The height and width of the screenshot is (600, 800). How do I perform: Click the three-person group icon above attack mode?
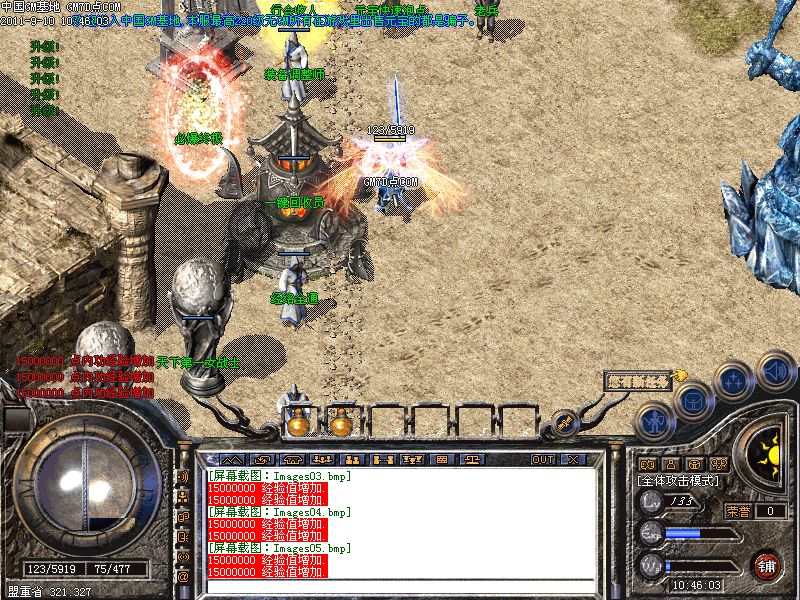[717, 464]
